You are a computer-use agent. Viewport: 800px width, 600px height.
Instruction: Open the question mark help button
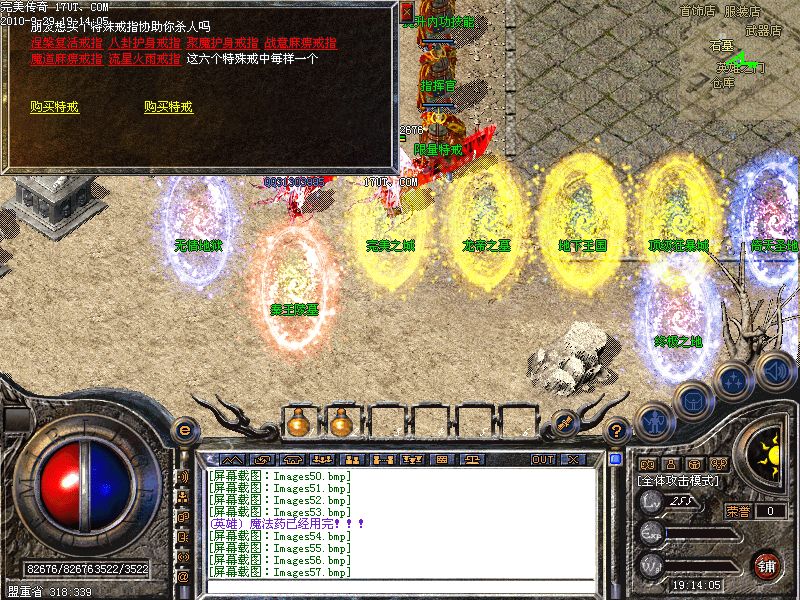pyautogui.click(x=618, y=431)
